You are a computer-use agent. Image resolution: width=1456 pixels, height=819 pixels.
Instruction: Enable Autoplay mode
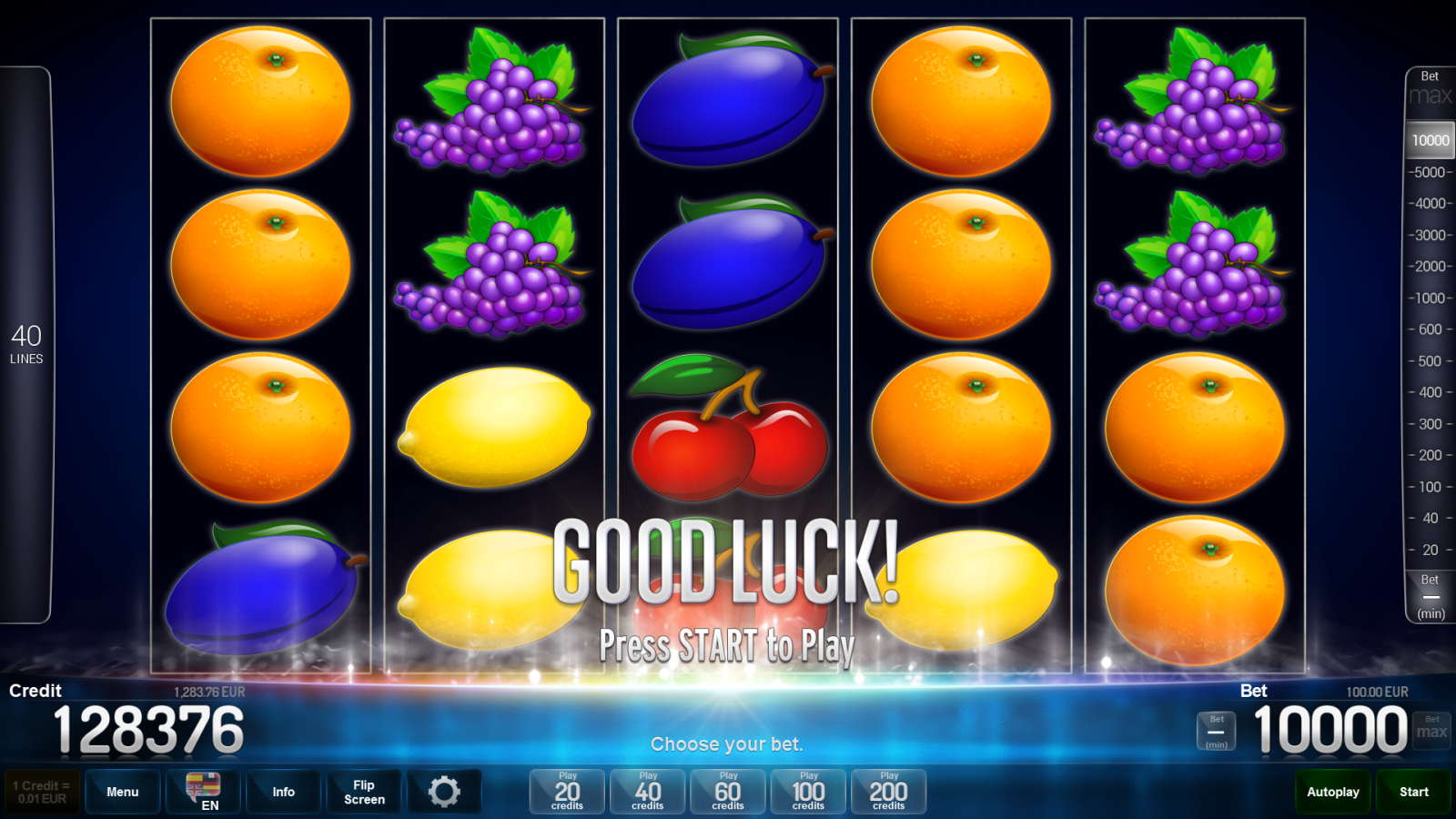1332,792
